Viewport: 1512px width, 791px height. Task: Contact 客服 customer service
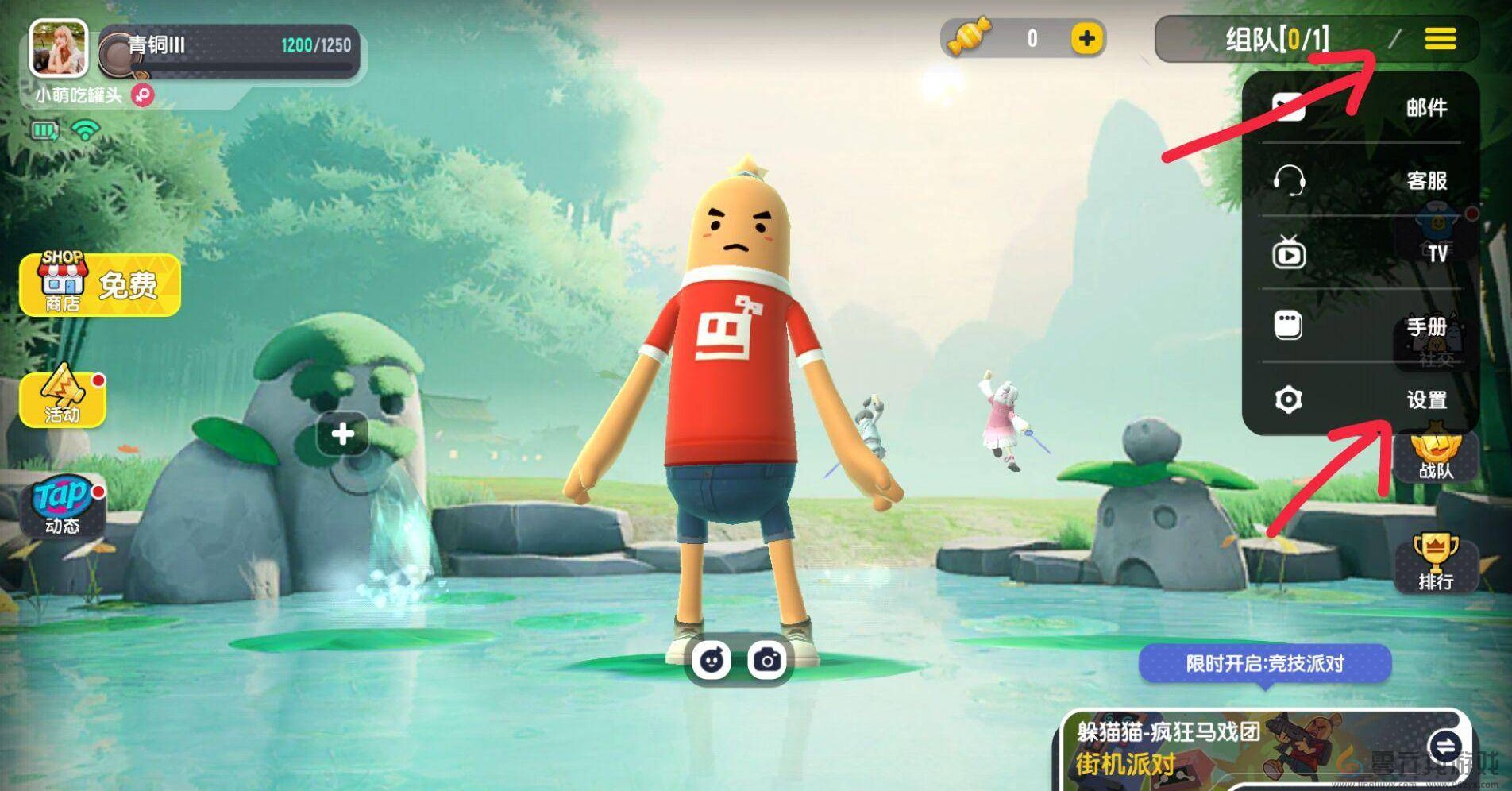pos(1360,180)
